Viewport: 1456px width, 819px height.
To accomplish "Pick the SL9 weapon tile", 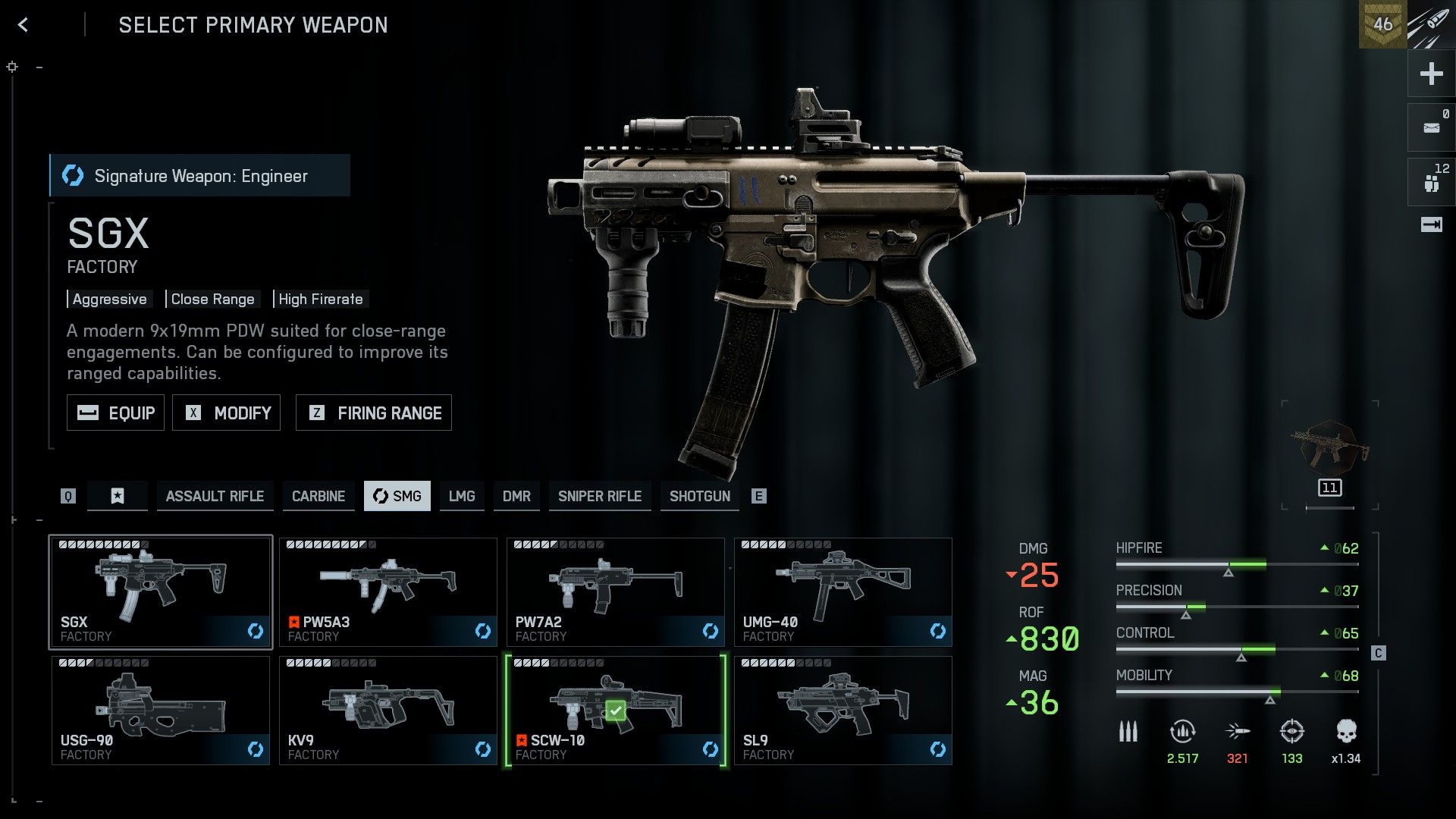I will (x=843, y=711).
